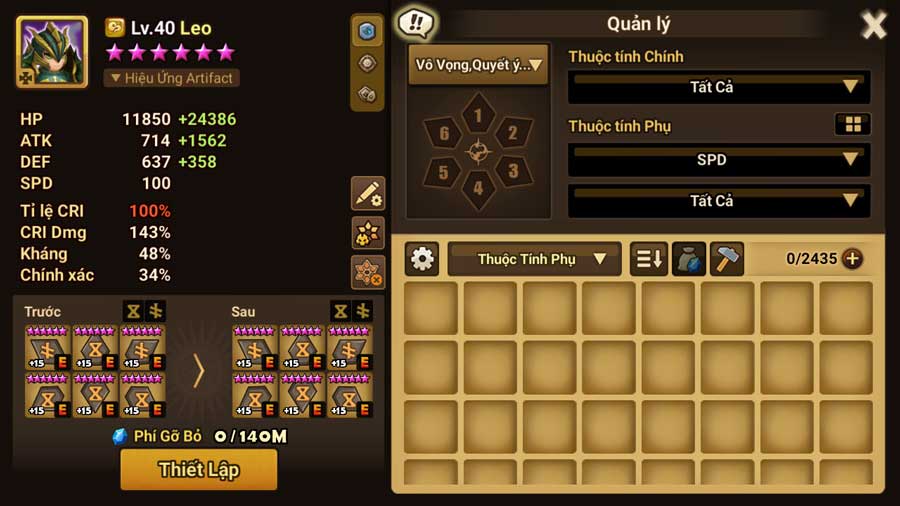Expand the Thuộc tính Chính dropdown
The width and height of the screenshot is (900, 506).
pos(718,87)
